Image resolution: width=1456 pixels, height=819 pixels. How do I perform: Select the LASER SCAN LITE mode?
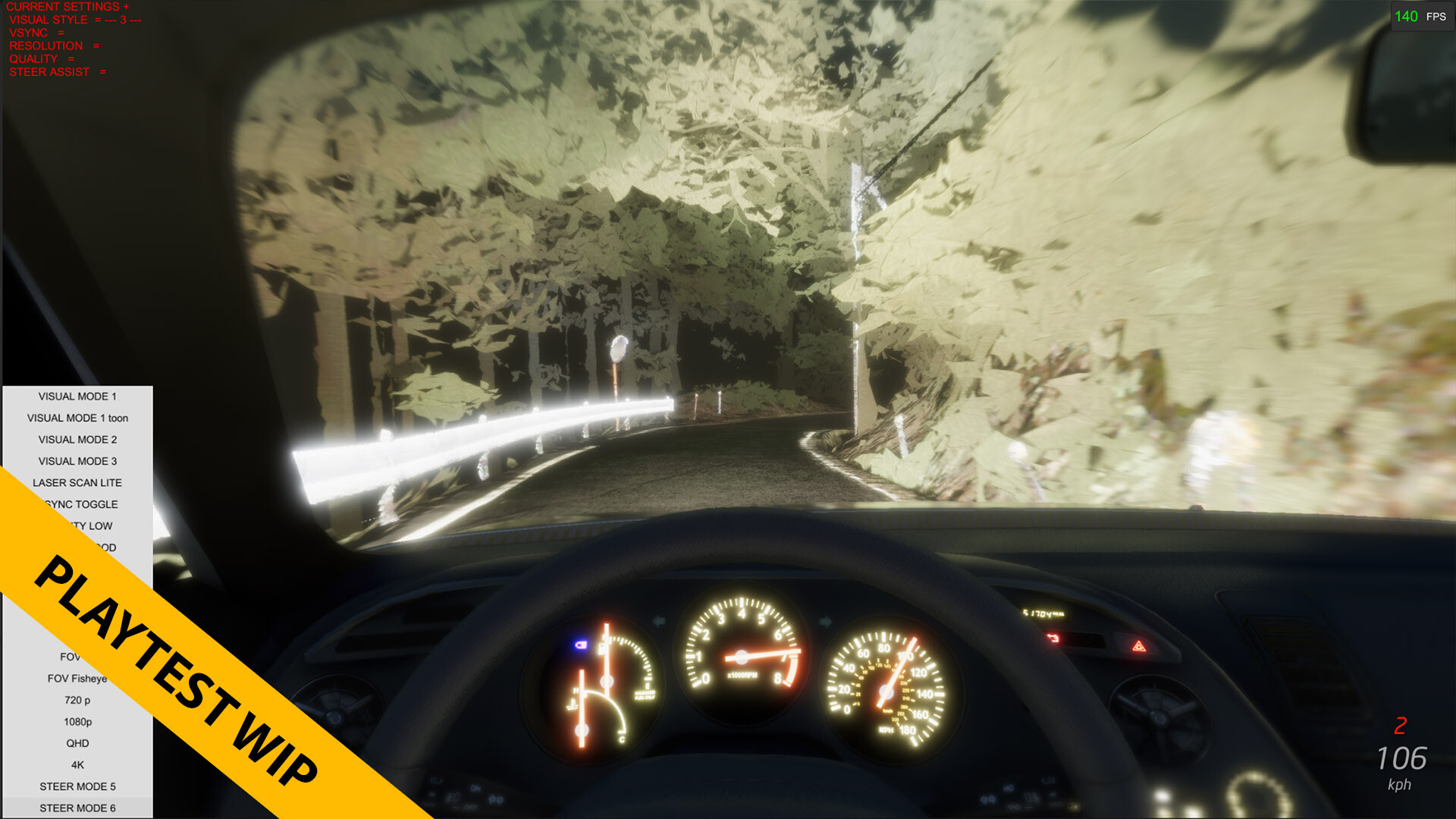[x=77, y=482]
